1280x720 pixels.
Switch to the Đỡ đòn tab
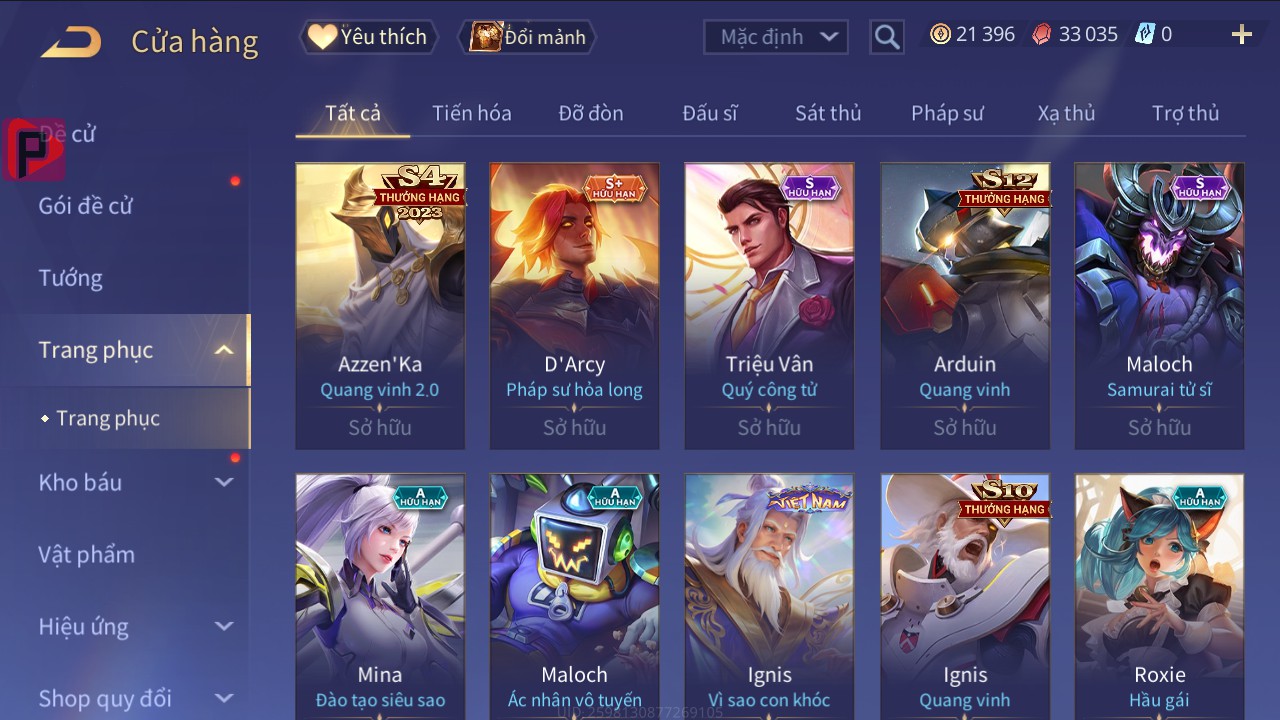[x=591, y=113]
